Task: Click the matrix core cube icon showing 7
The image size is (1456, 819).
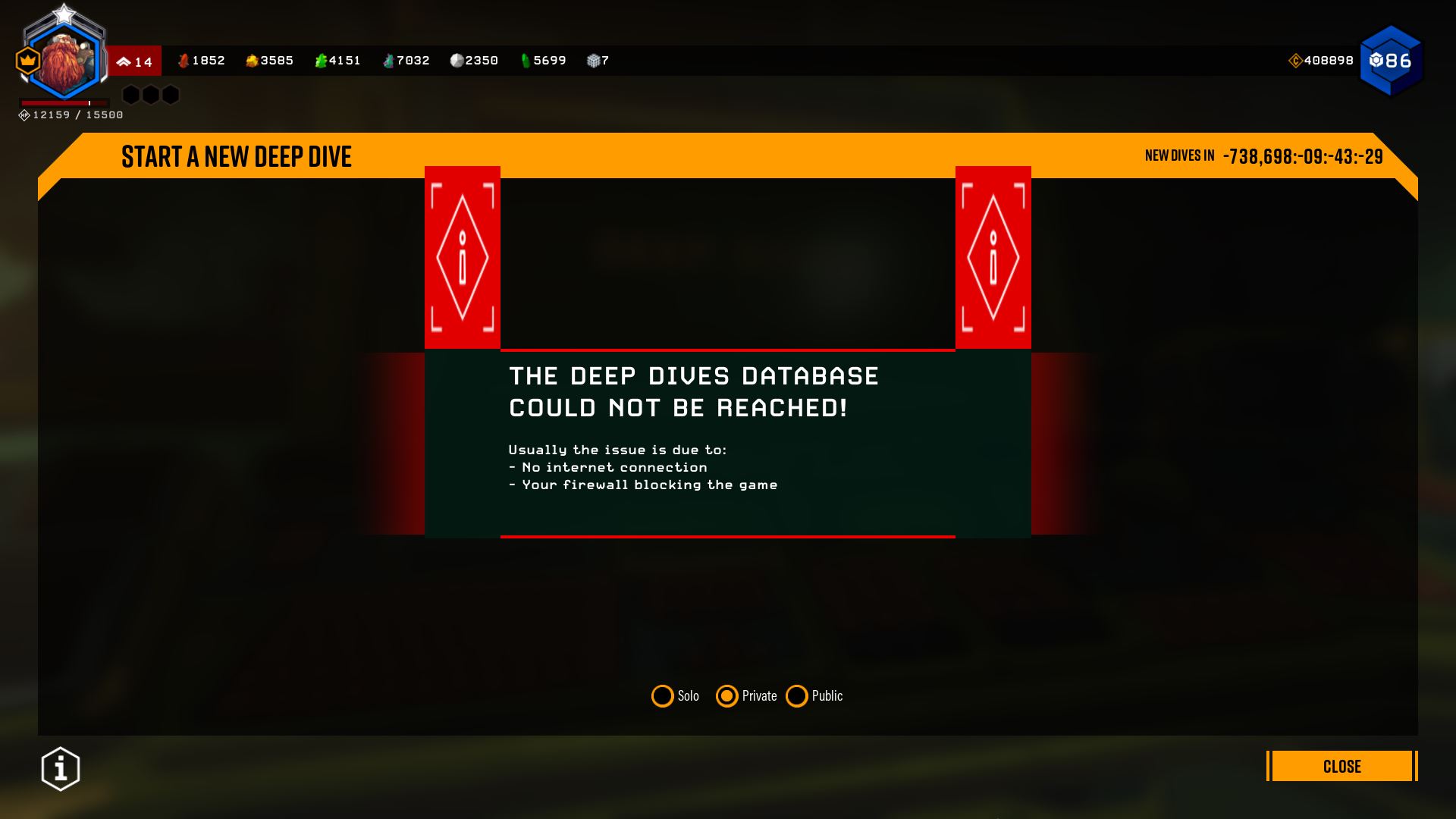Action: [595, 60]
